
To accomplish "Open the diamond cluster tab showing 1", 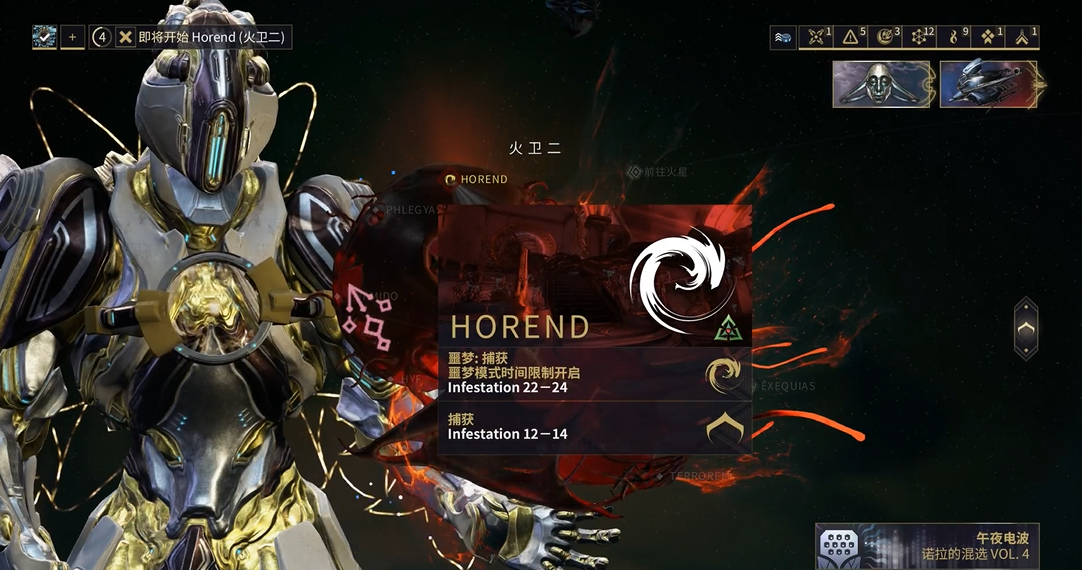I will click(x=989, y=38).
